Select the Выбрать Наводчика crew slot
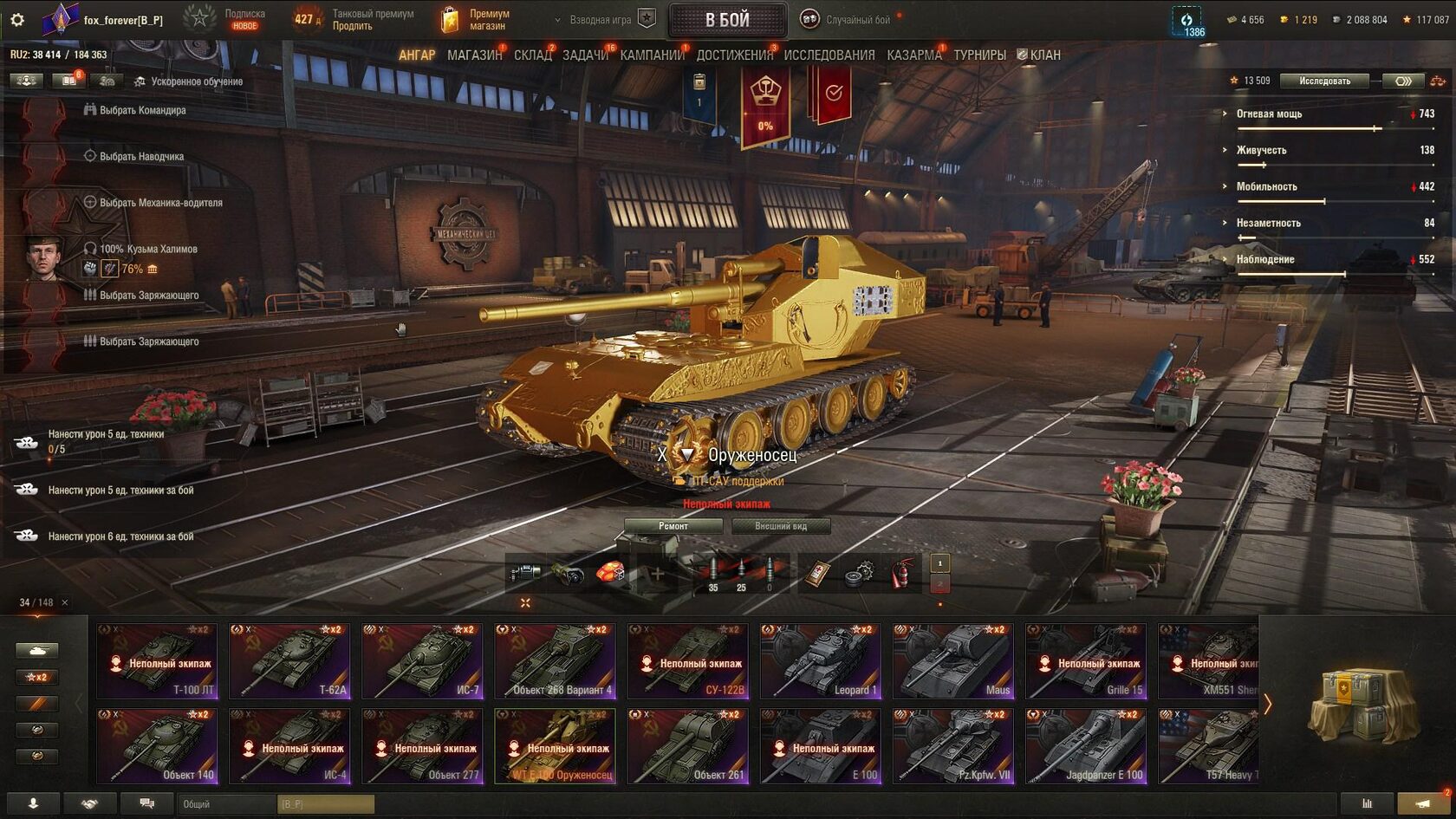The height and width of the screenshot is (819, 1456). click(141, 156)
